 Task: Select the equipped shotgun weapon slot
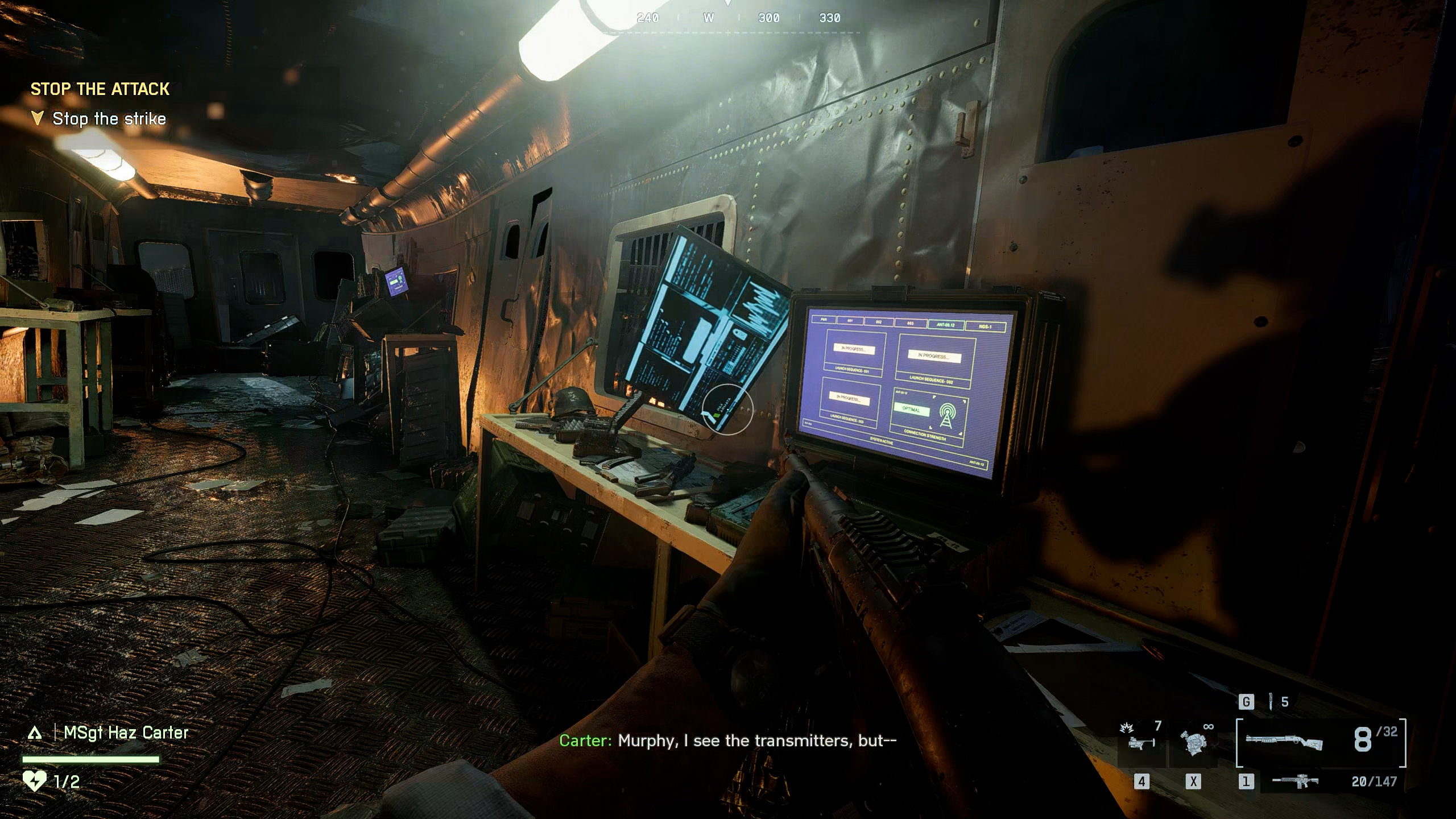coord(1284,742)
